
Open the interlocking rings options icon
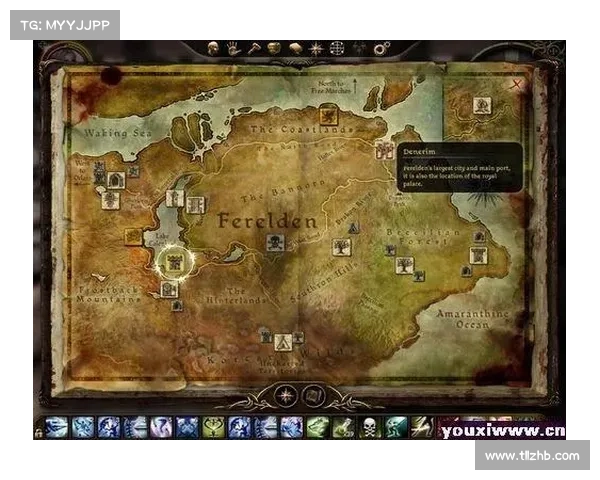pos(382,47)
